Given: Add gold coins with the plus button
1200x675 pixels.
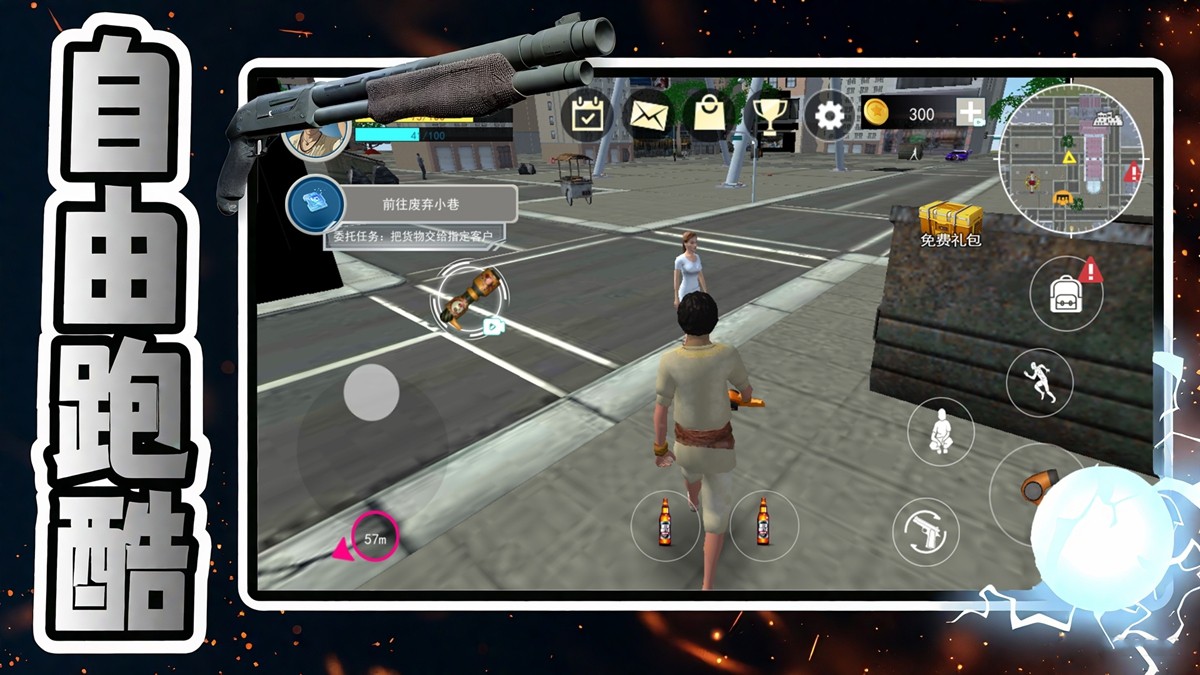Looking at the screenshot, I should [970, 113].
